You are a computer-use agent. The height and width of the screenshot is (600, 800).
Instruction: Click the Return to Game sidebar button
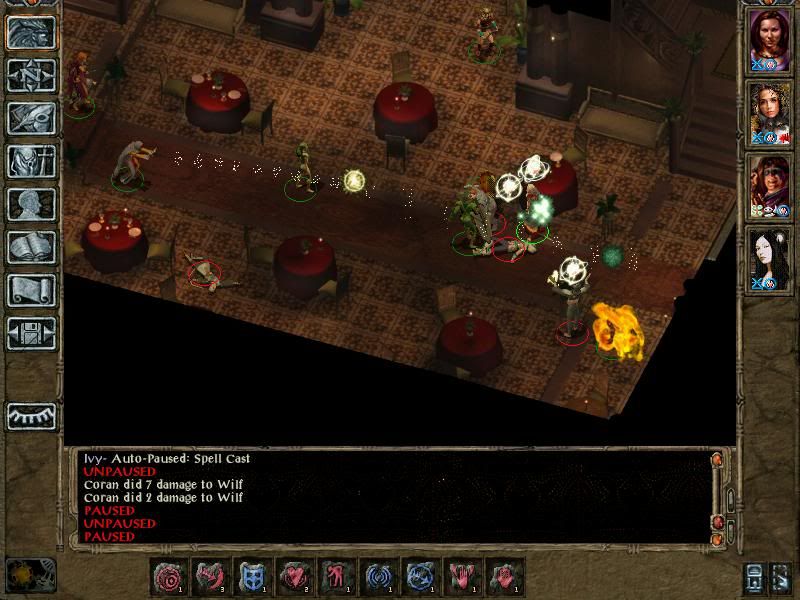click(x=31, y=32)
